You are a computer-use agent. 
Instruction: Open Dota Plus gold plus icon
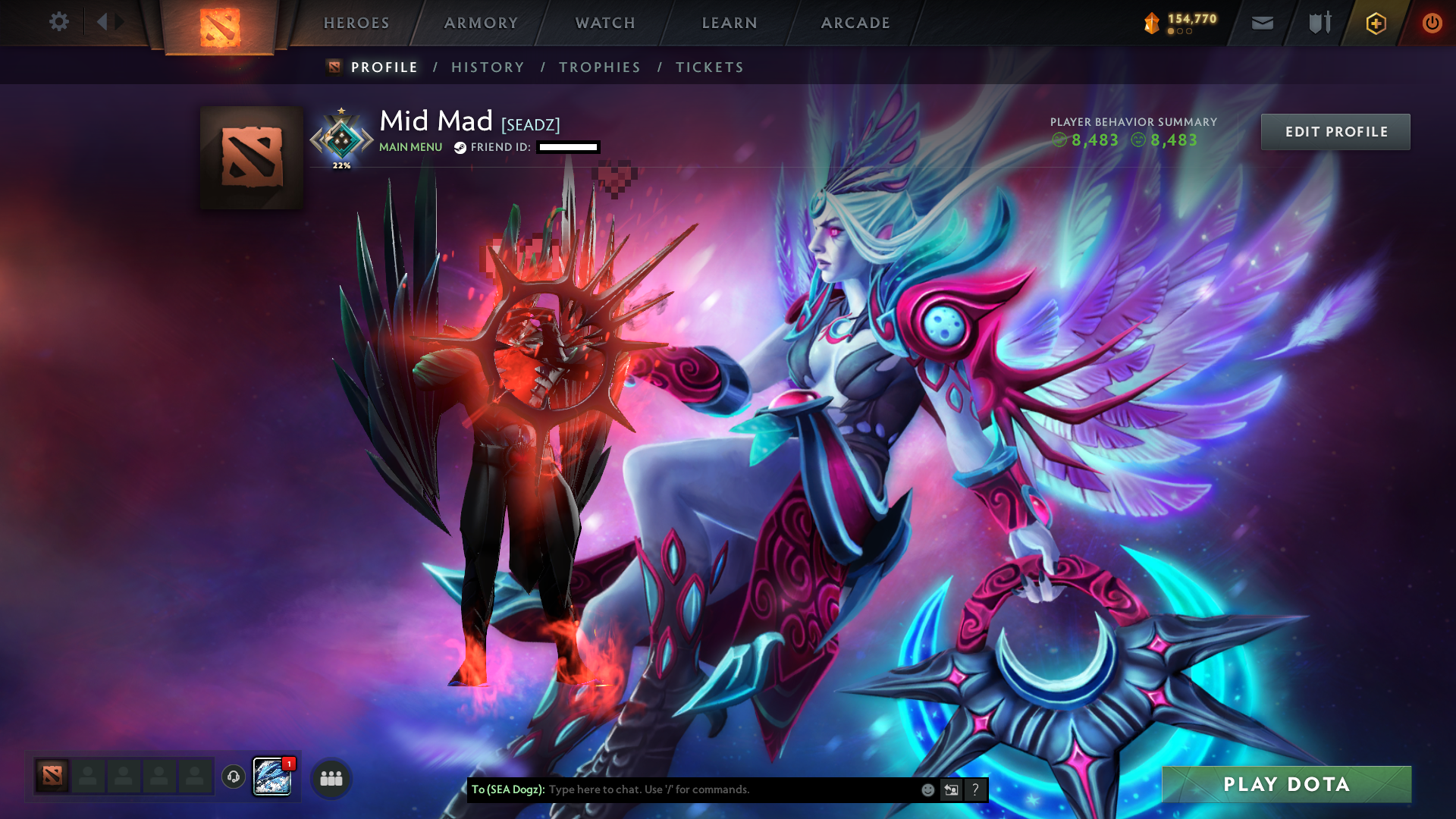(1375, 23)
